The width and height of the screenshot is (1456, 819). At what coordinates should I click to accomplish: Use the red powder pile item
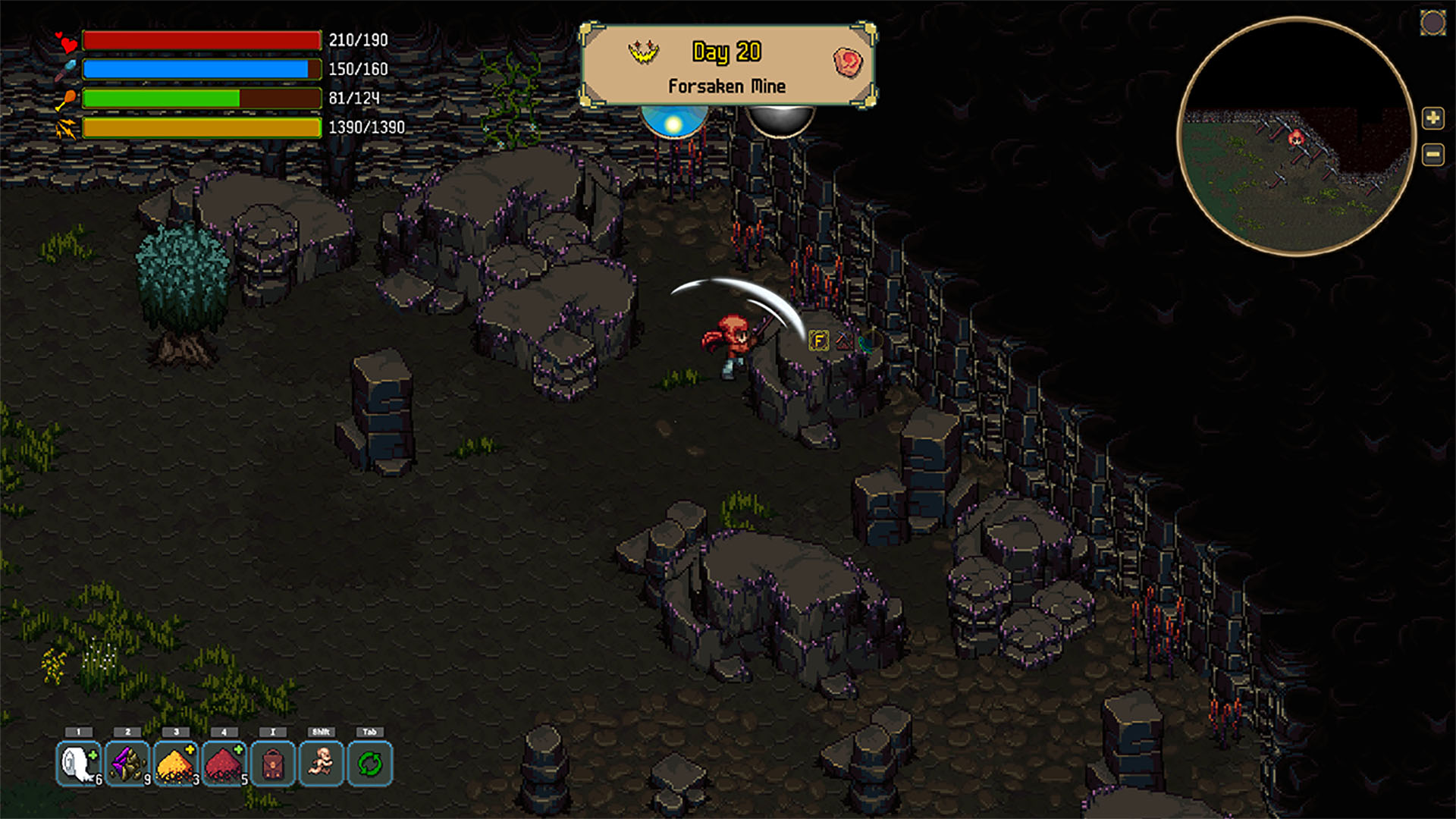pos(224,764)
